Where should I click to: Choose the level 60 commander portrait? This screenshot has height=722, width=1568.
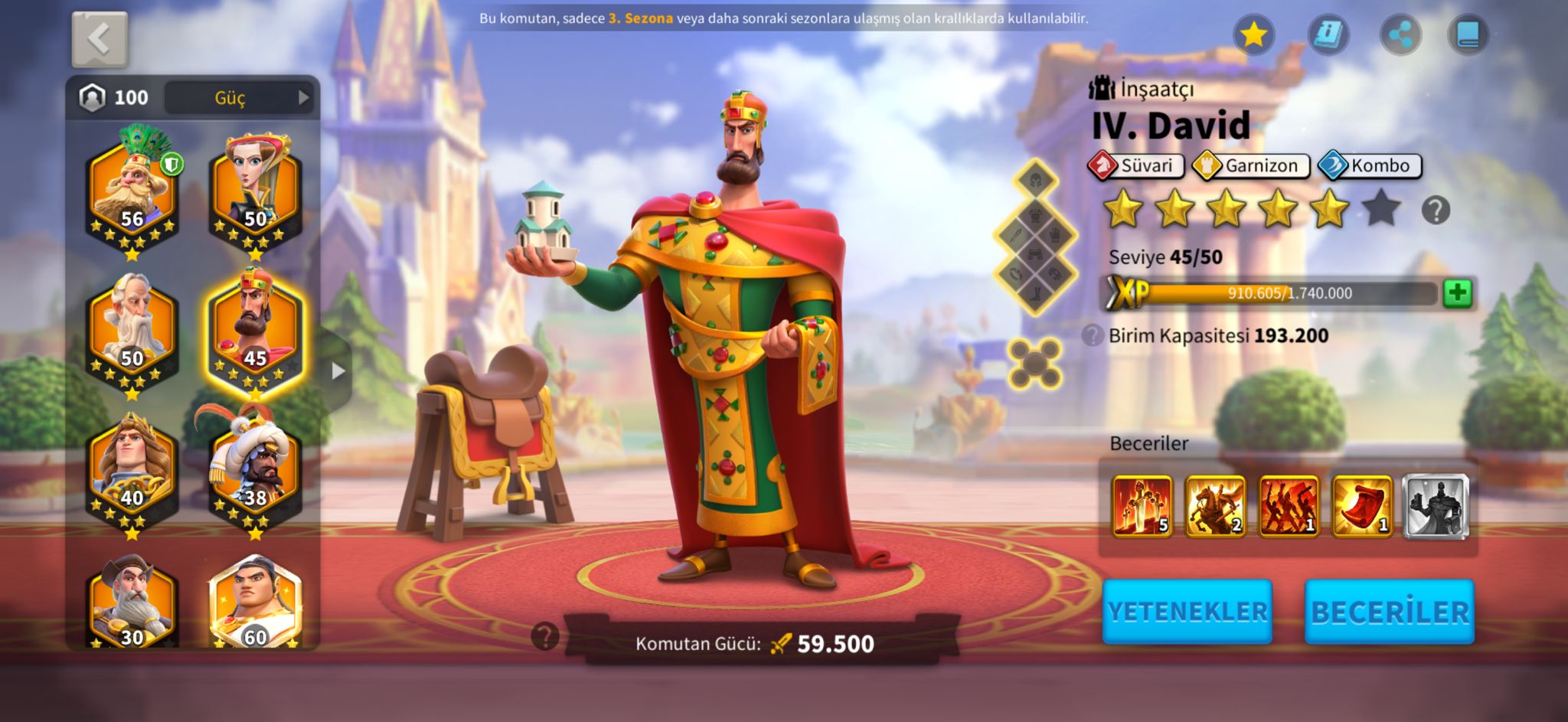255,605
